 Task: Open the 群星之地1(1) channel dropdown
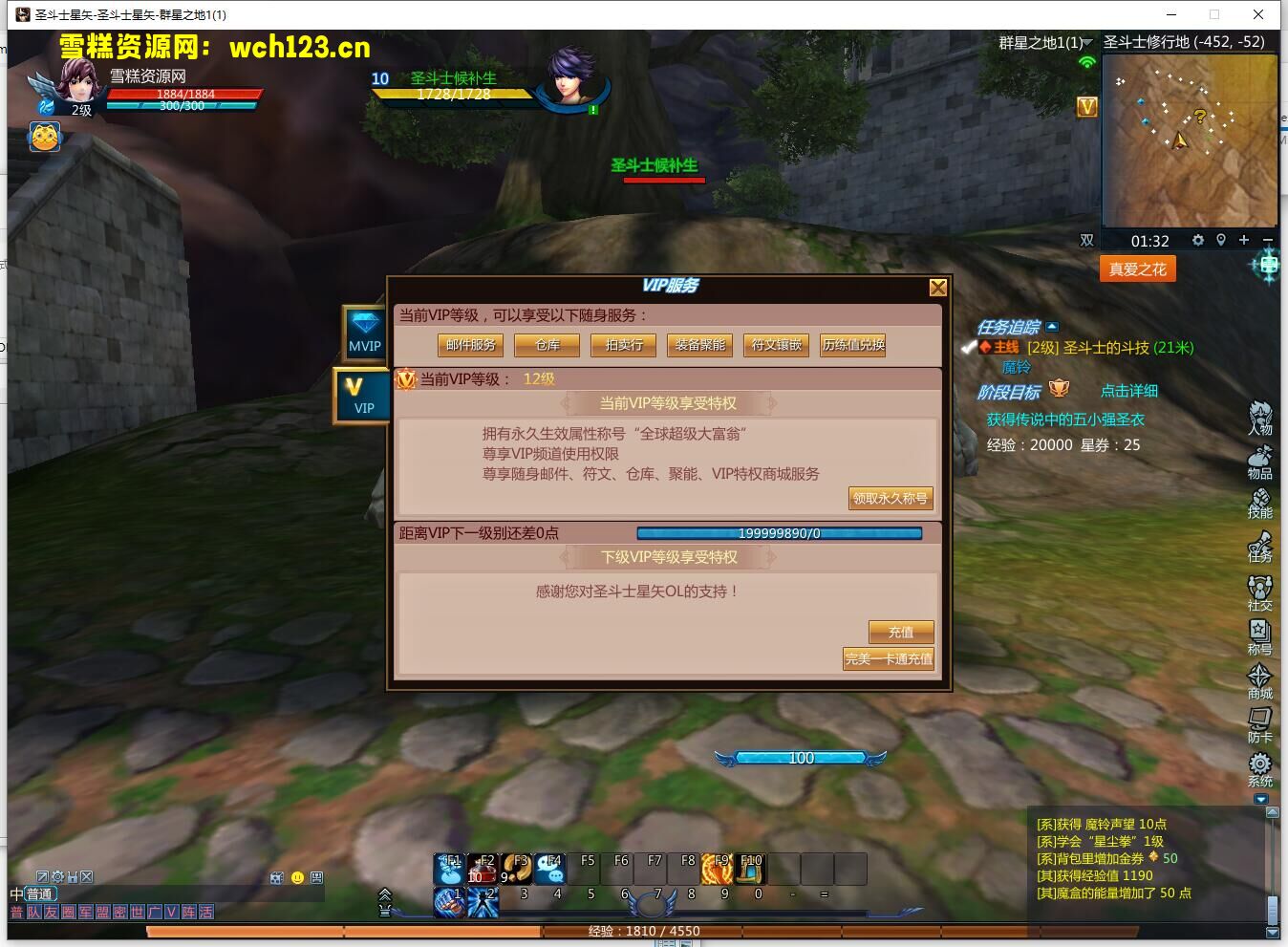(1084, 42)
